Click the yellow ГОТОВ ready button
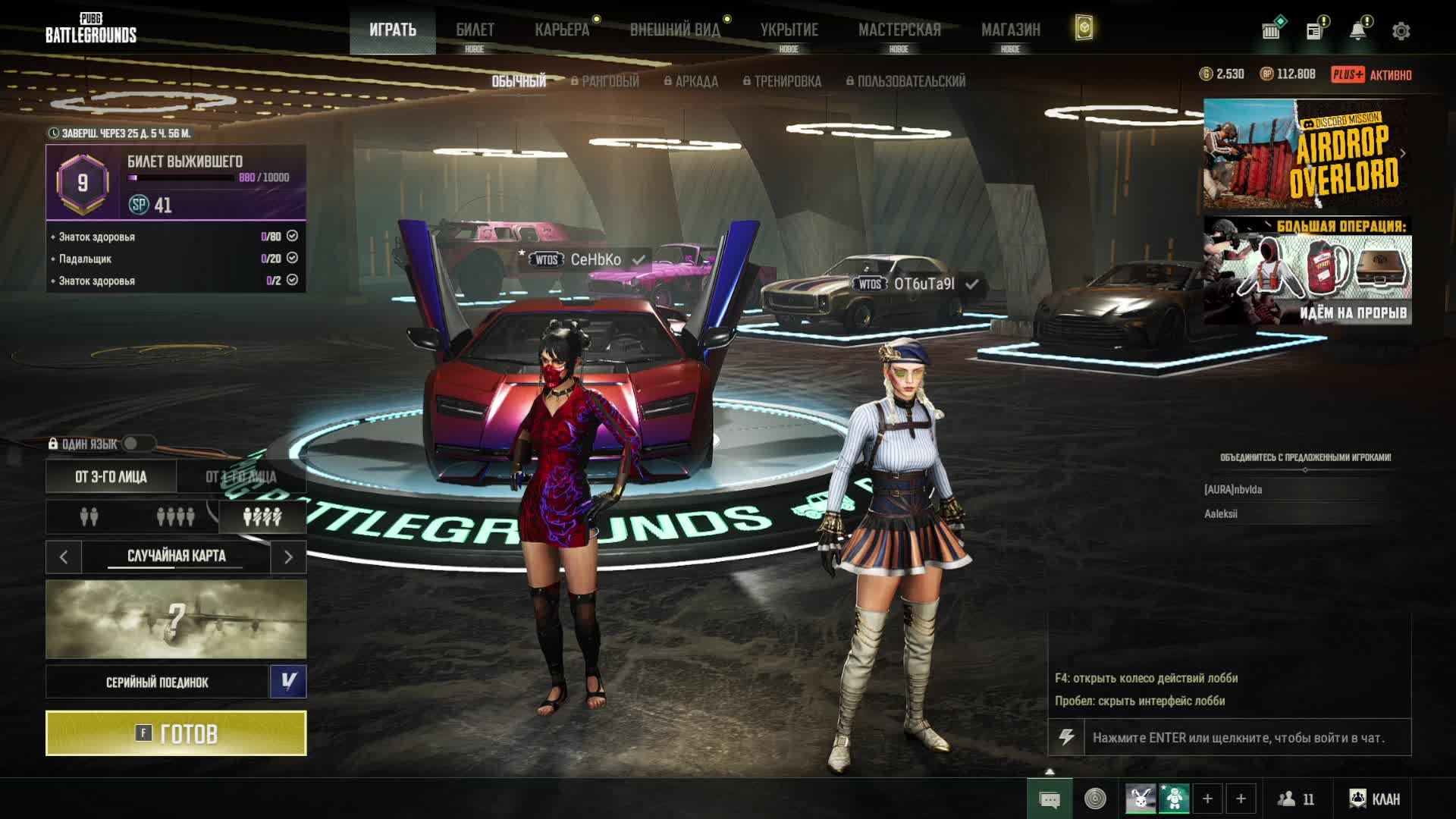Screen dimensions: 1456x819 click(x=176, y=733)
